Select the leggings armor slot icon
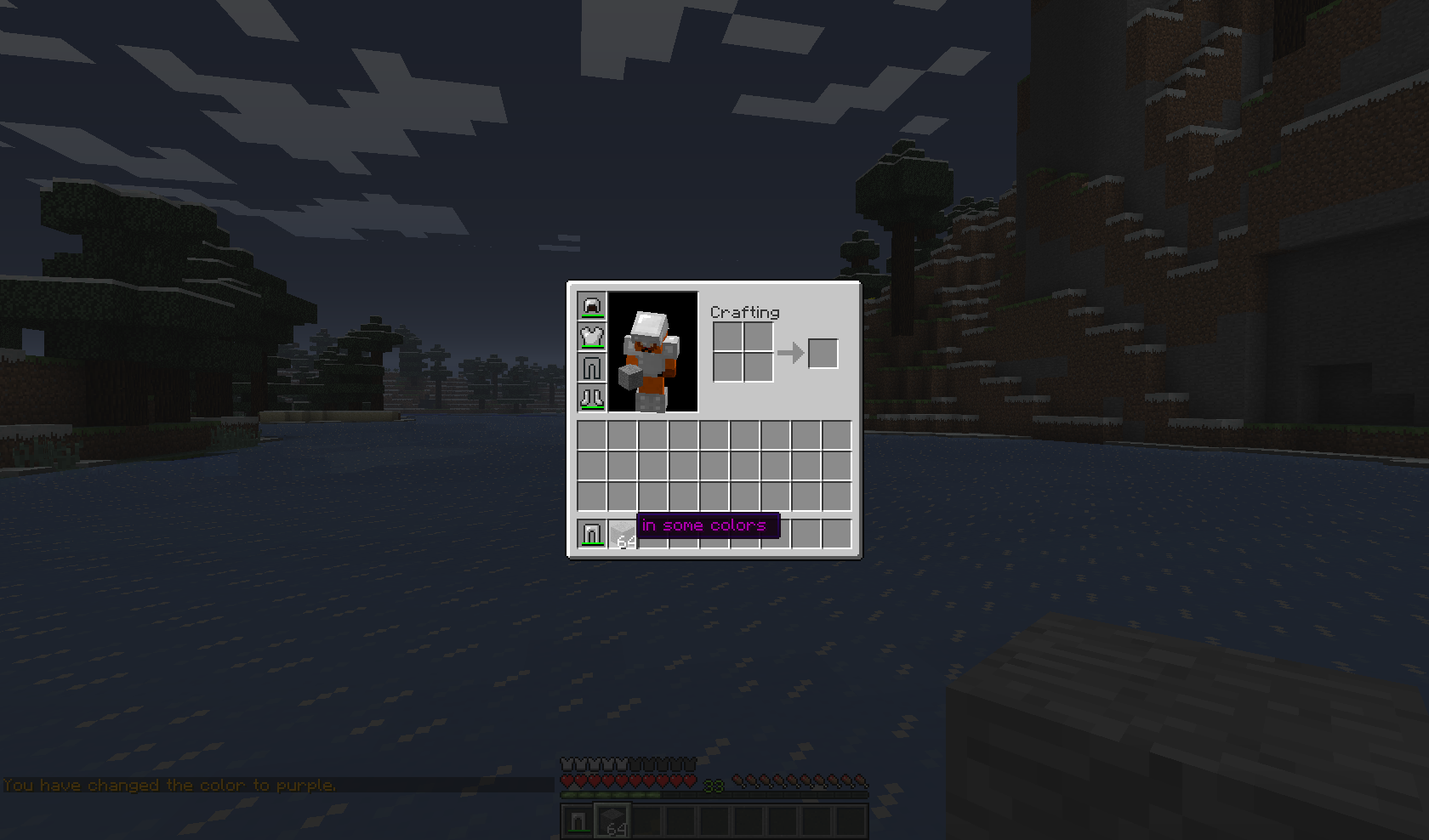Image resolution: width=1429 pixels, height=840 pixels. (x=592, y=367)
